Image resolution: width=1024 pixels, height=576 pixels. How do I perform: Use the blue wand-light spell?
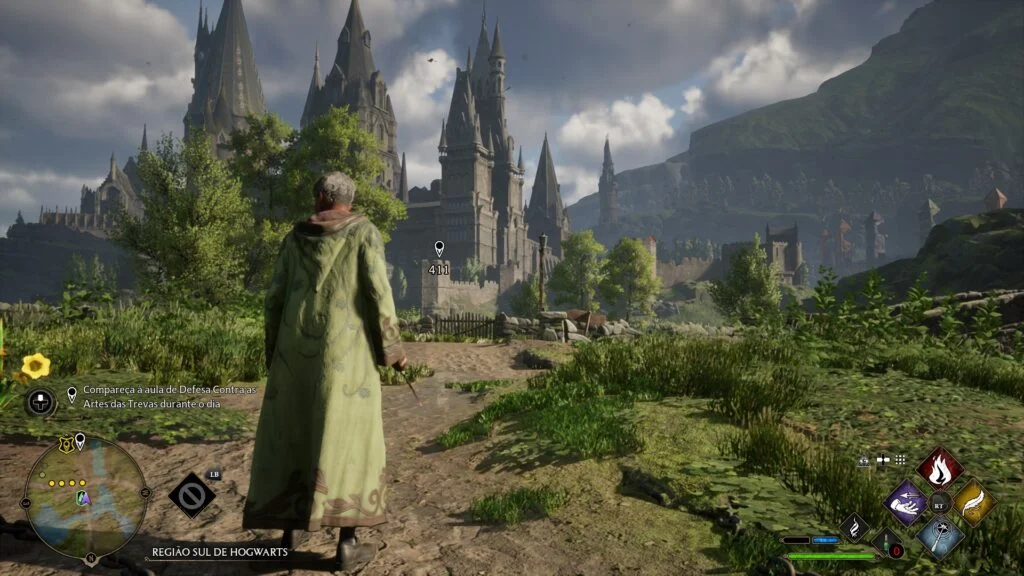(x=940, y=536)
